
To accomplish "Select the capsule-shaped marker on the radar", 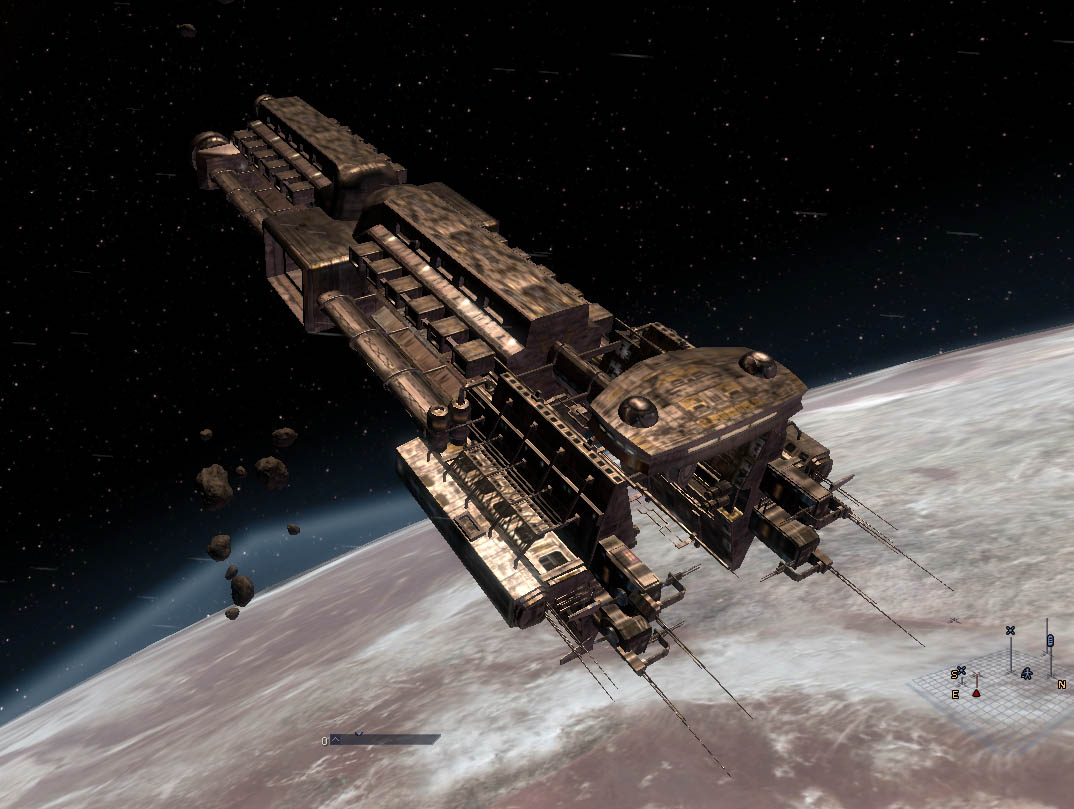I will click(x=1049, y=639).
